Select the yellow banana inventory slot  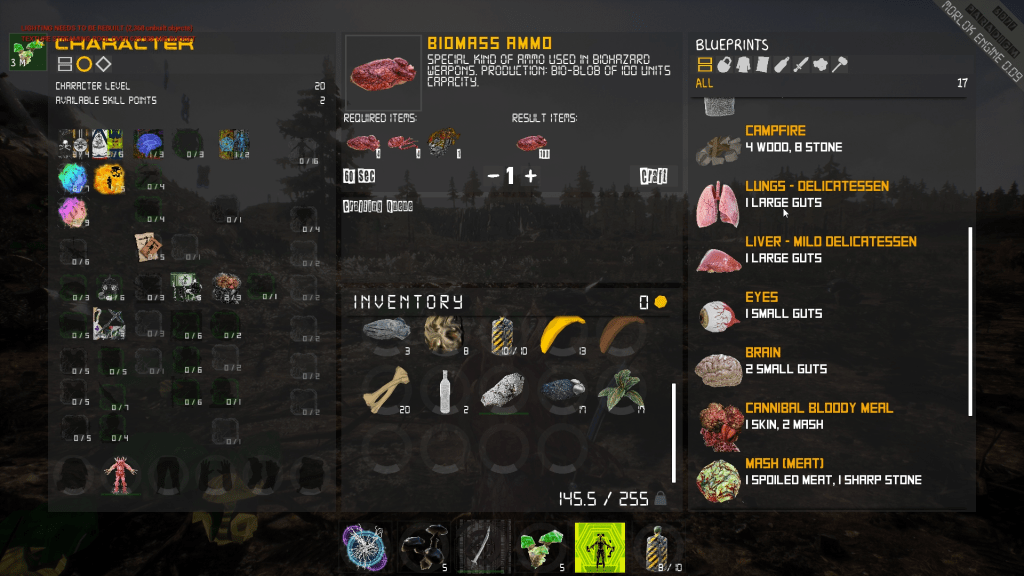(562, 337)
